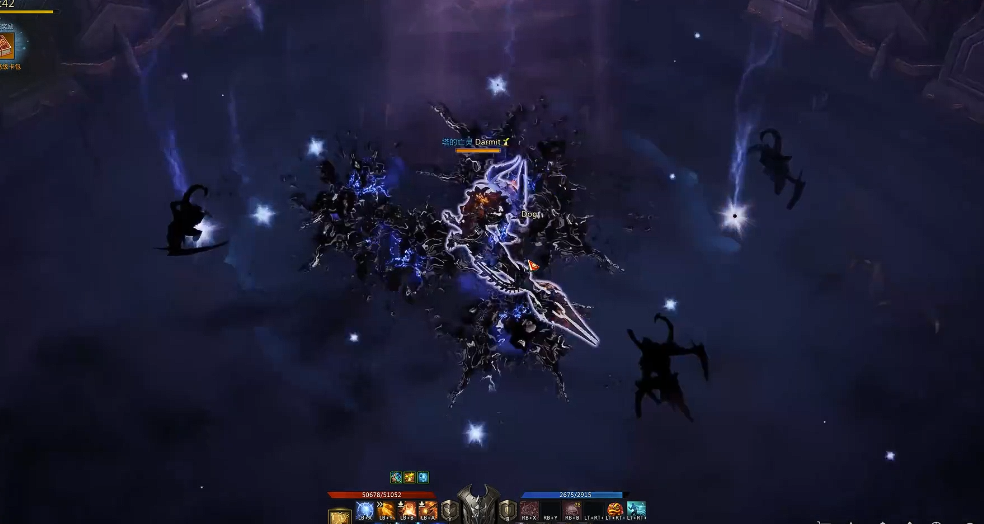Viewport: 984px width, 524px height.
Task: Select the gold-framed skill slot left of the lightning orb
Action: coord(340,514)
